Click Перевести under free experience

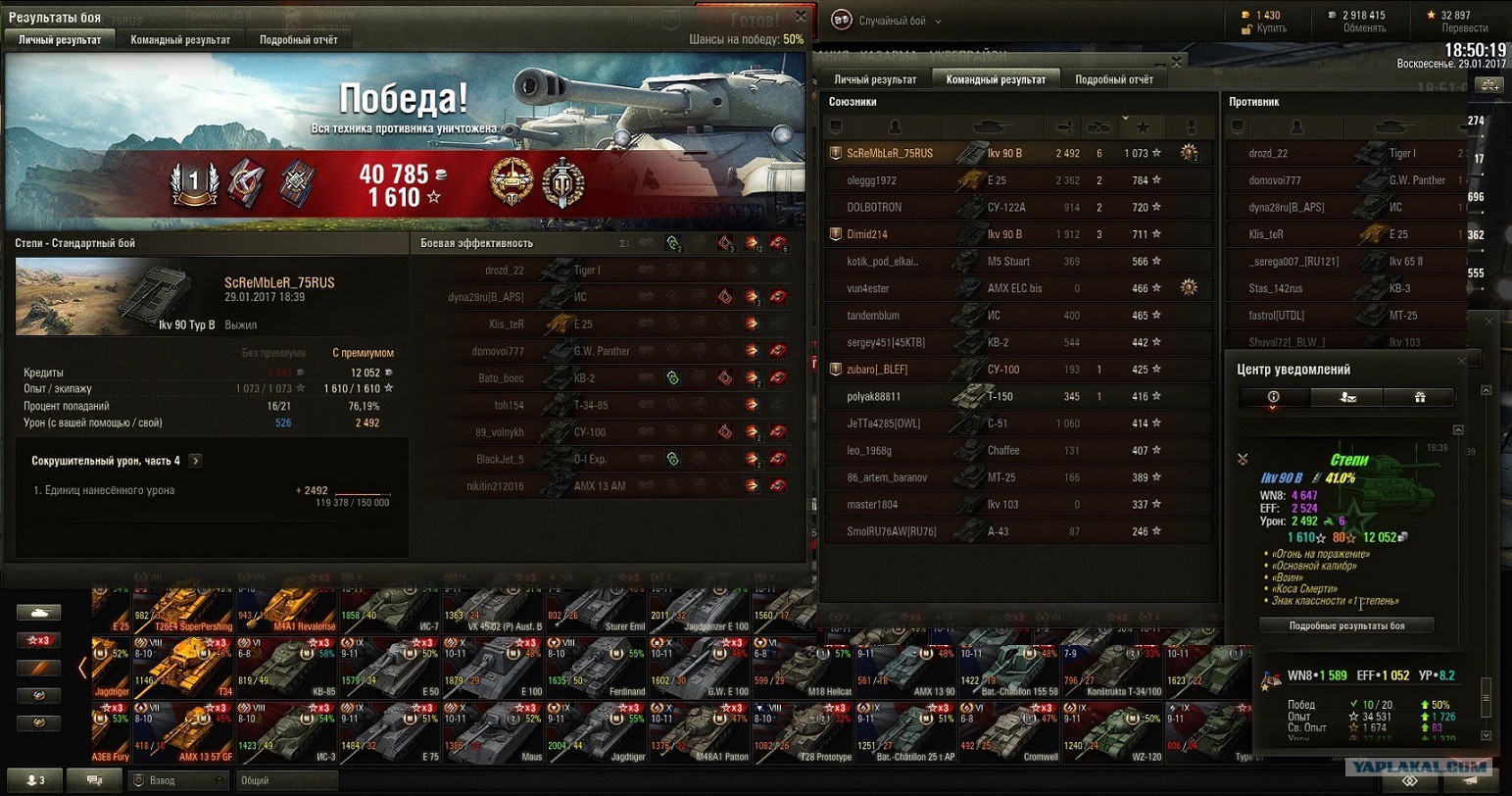1464,28
